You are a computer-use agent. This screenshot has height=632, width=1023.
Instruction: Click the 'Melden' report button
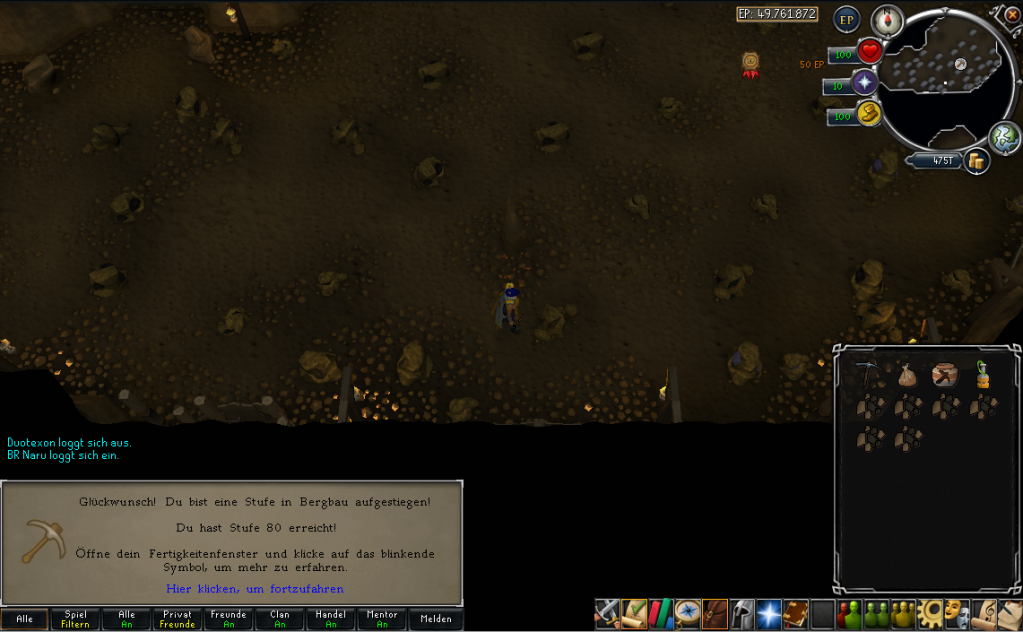tap(436, 619)
